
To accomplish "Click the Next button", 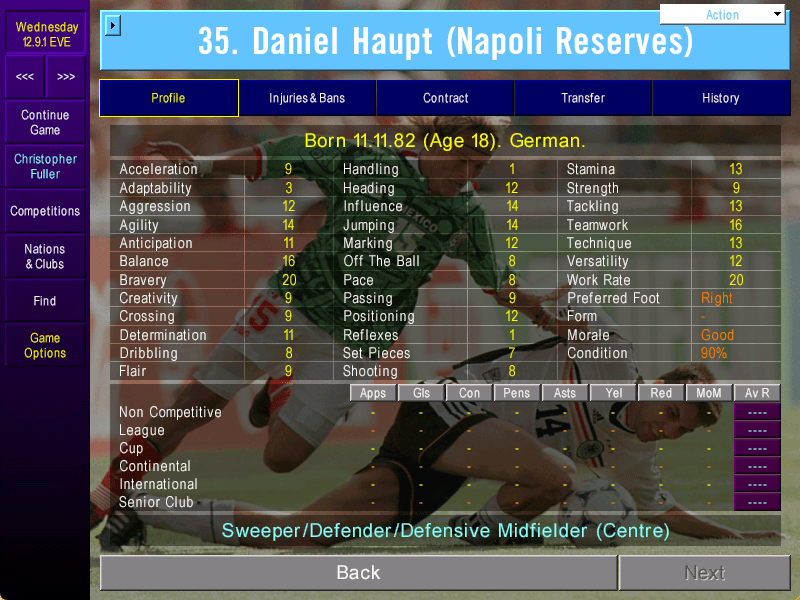I will [x=704, y=573].
